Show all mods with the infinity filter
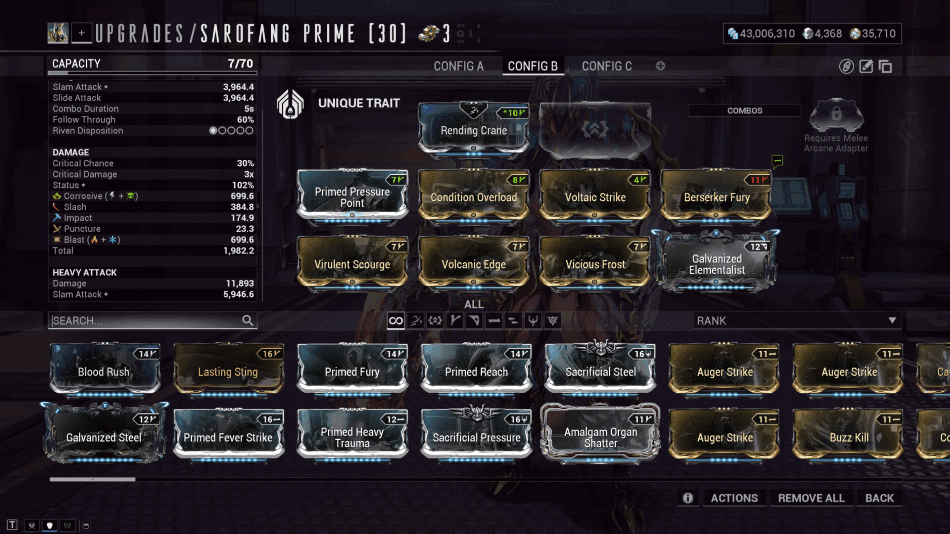950x534 pixels. 396,321
